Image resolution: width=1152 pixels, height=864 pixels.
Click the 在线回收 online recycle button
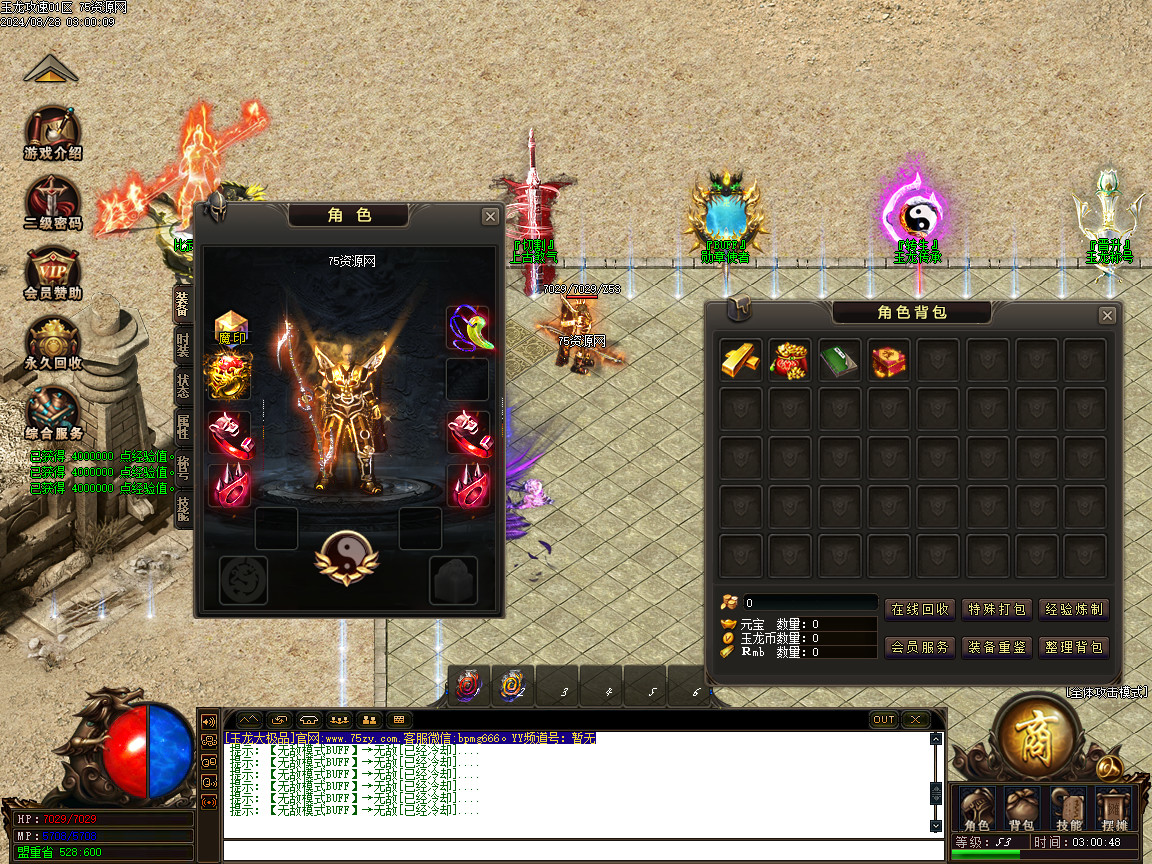919,609
